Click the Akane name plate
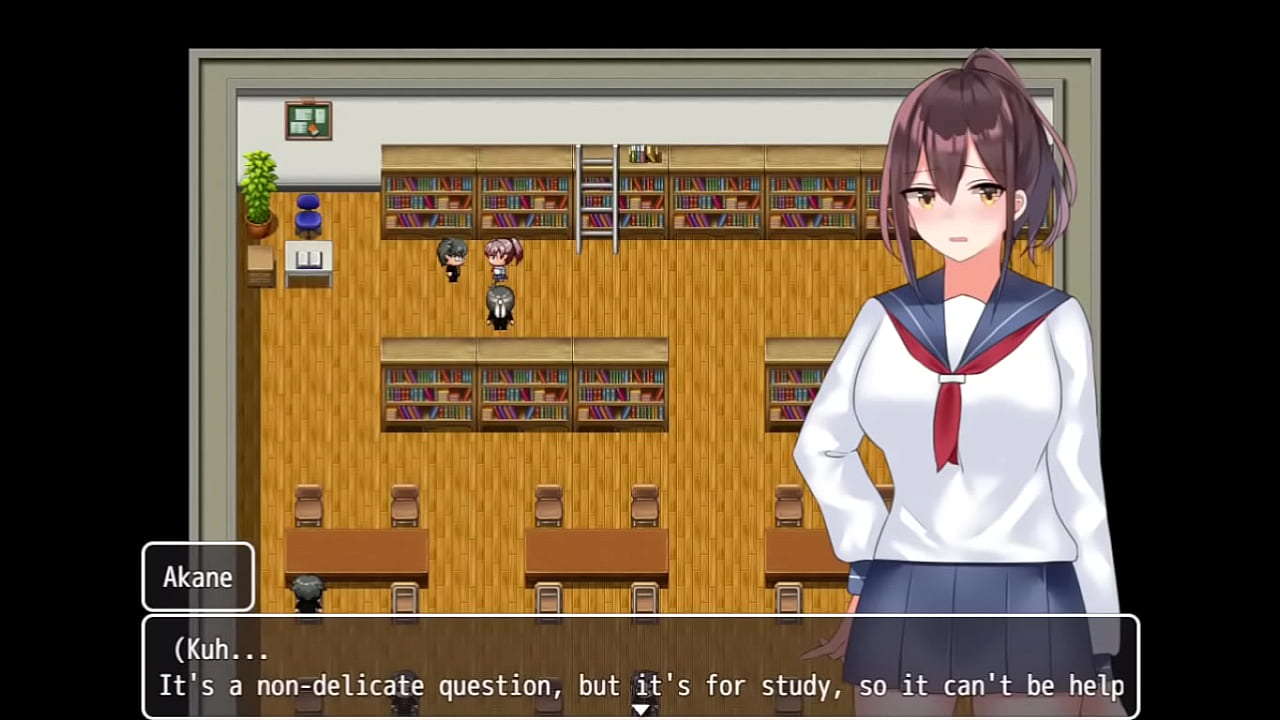The image size is (1280, 720). (x=197, y=577)
